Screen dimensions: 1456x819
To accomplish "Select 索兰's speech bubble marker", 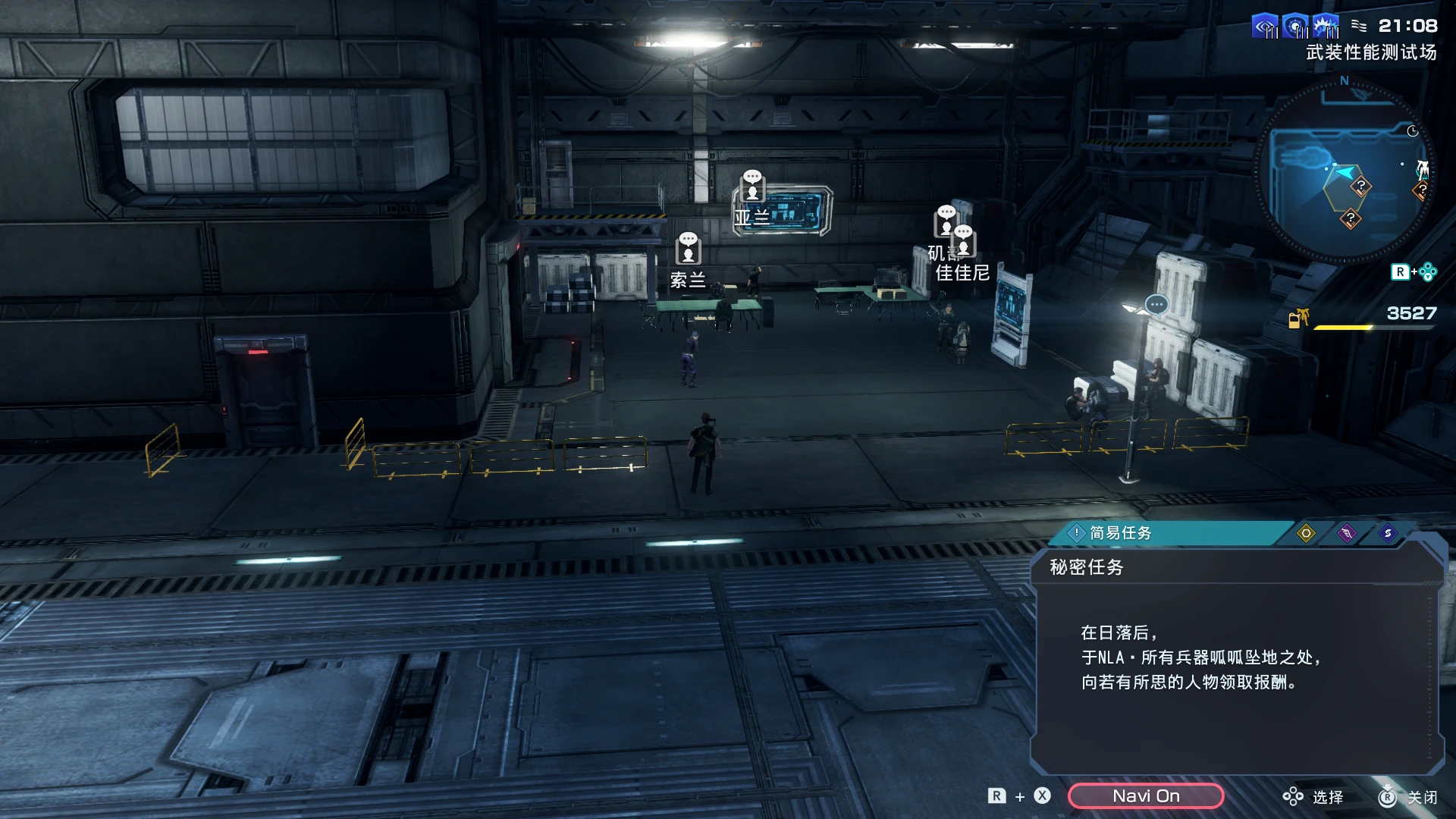I will coord(688,248).
